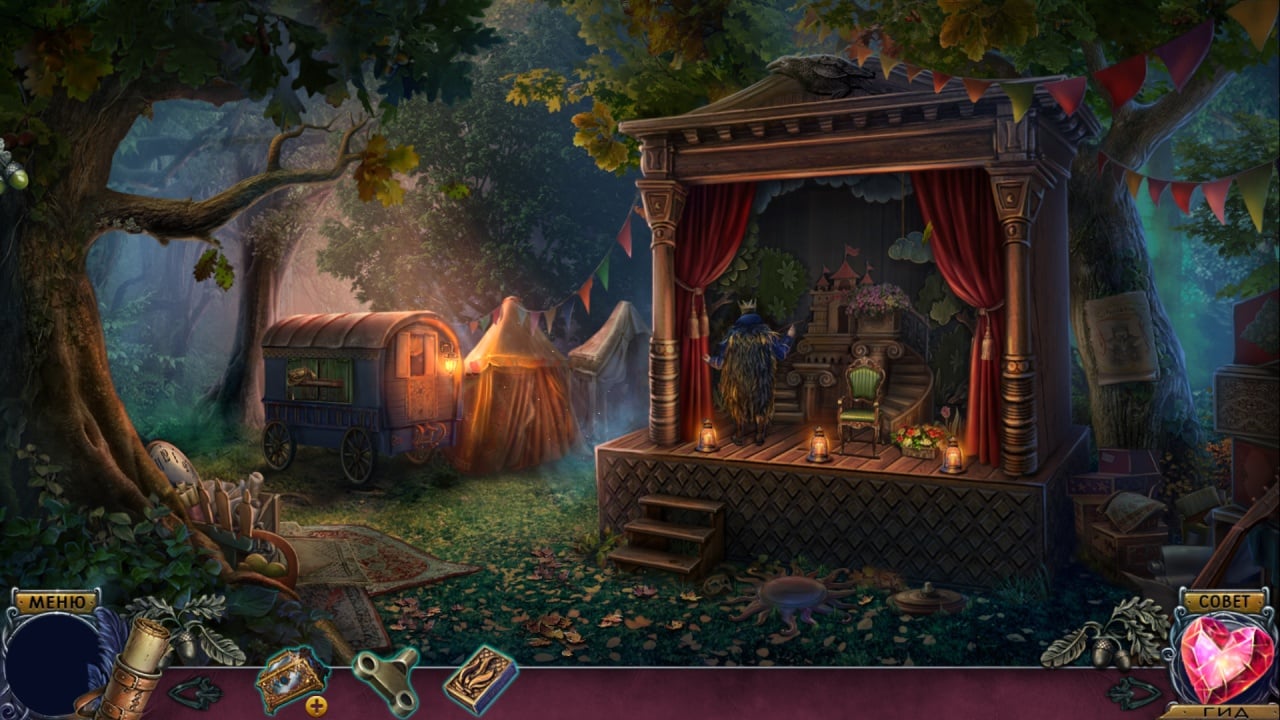
Task: Open the МЕНЮ button
Action: pos(56,602)
